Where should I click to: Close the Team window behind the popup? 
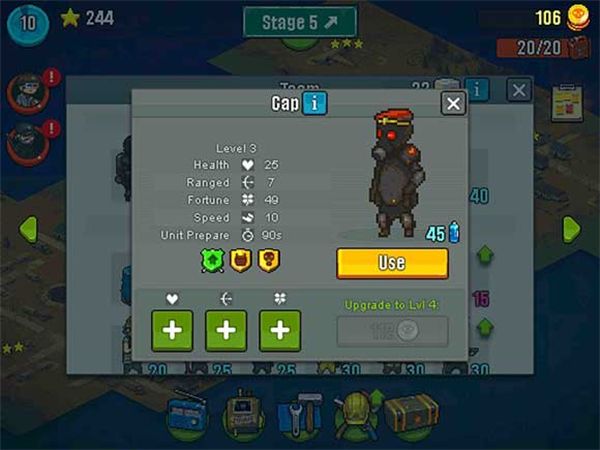519,90
